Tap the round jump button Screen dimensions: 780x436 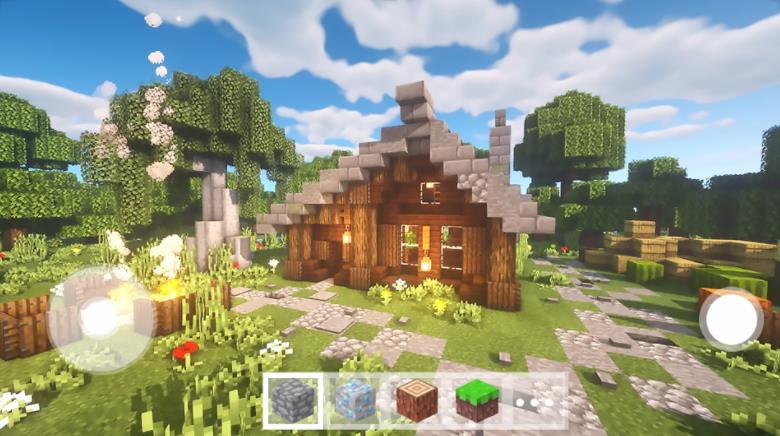point(731,320)
